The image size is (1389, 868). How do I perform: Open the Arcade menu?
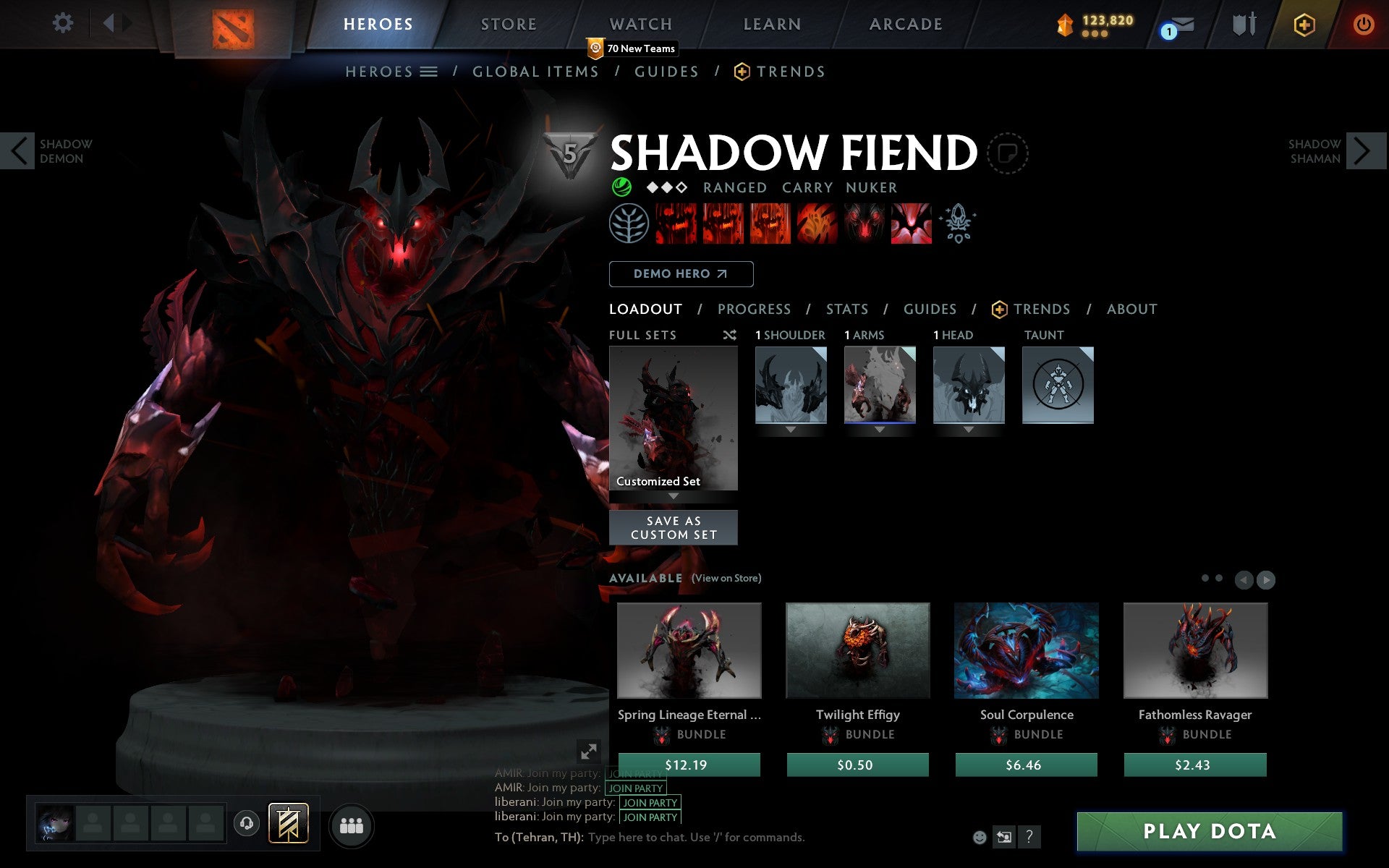(906, 24)
